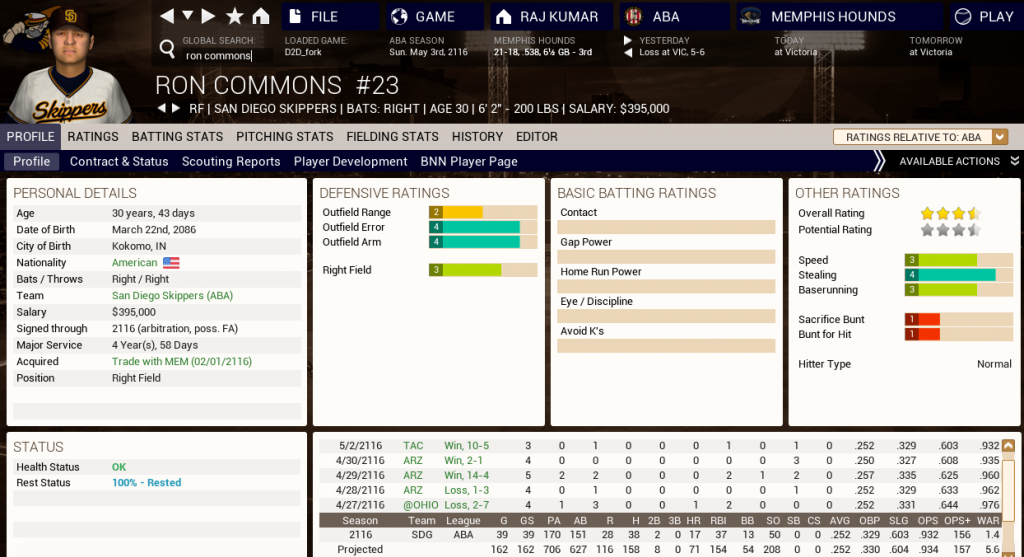Select the Contract & Status subtab
Viewport: 1024px width, 557px height.
(x=119, y=161)
